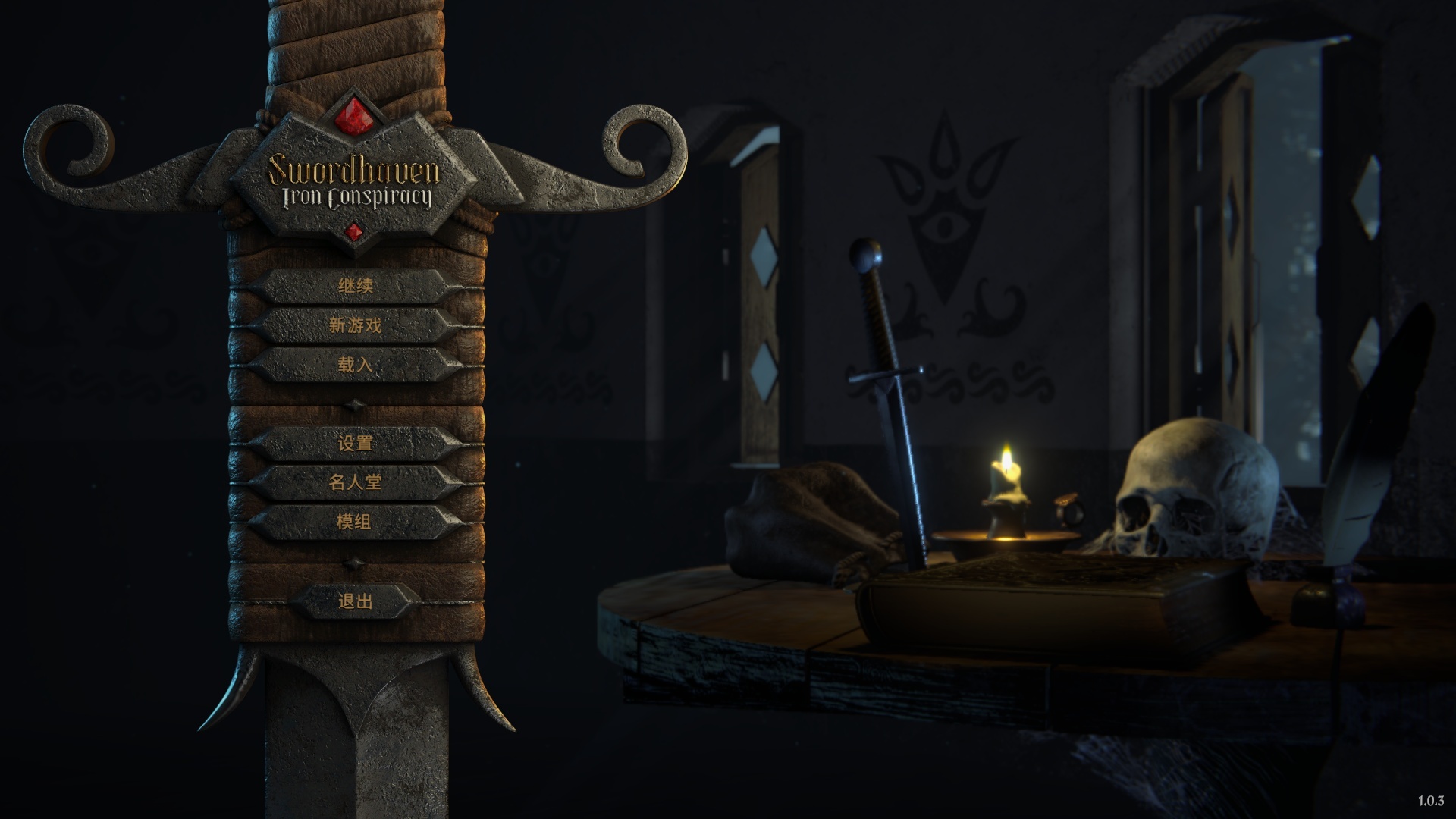1456x819 pixels.
Task: Choose 退出 to quit the game
Action: click(x=355, y=602)
